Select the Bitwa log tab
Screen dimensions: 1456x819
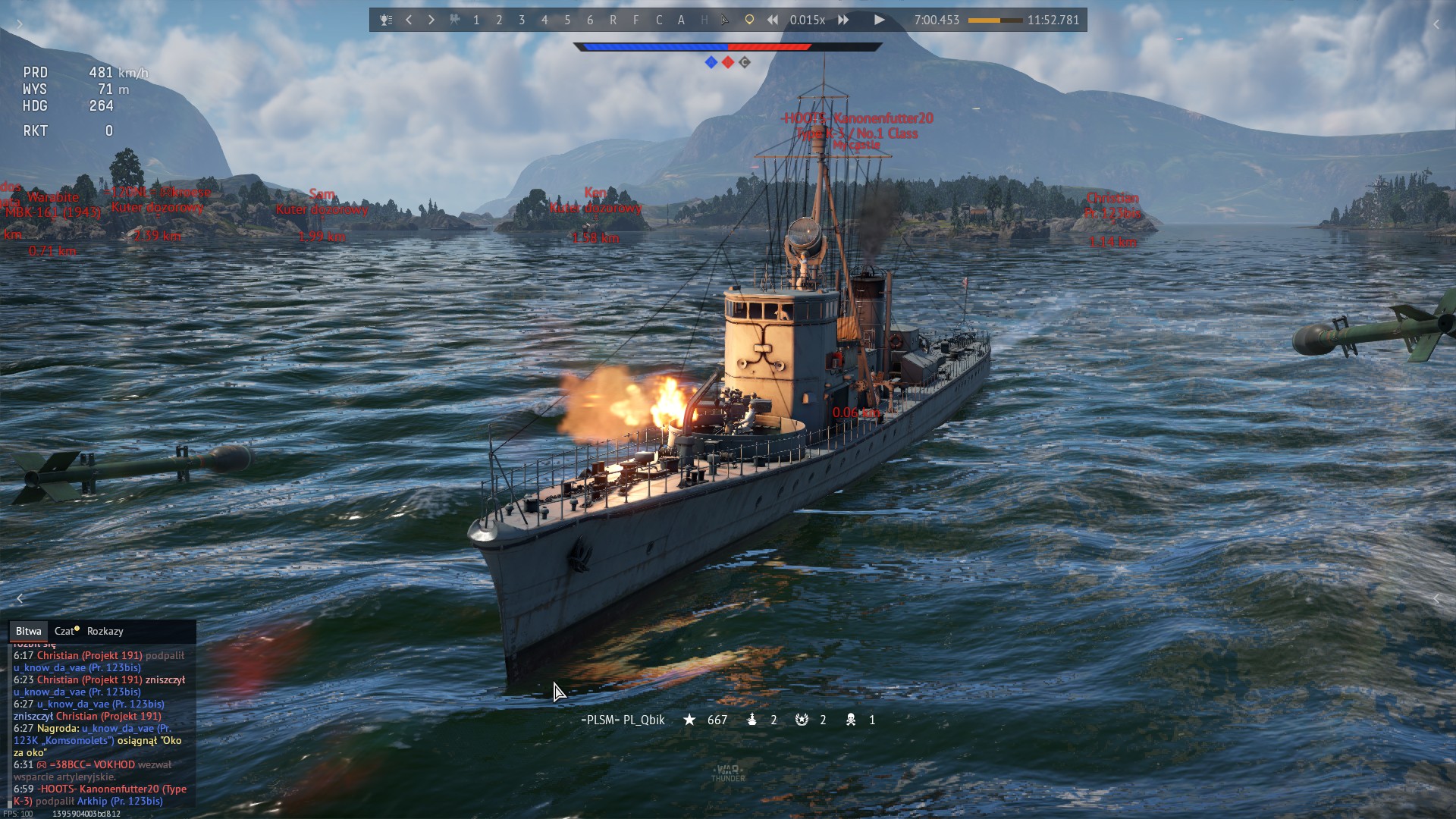click(x=28, y=631)
